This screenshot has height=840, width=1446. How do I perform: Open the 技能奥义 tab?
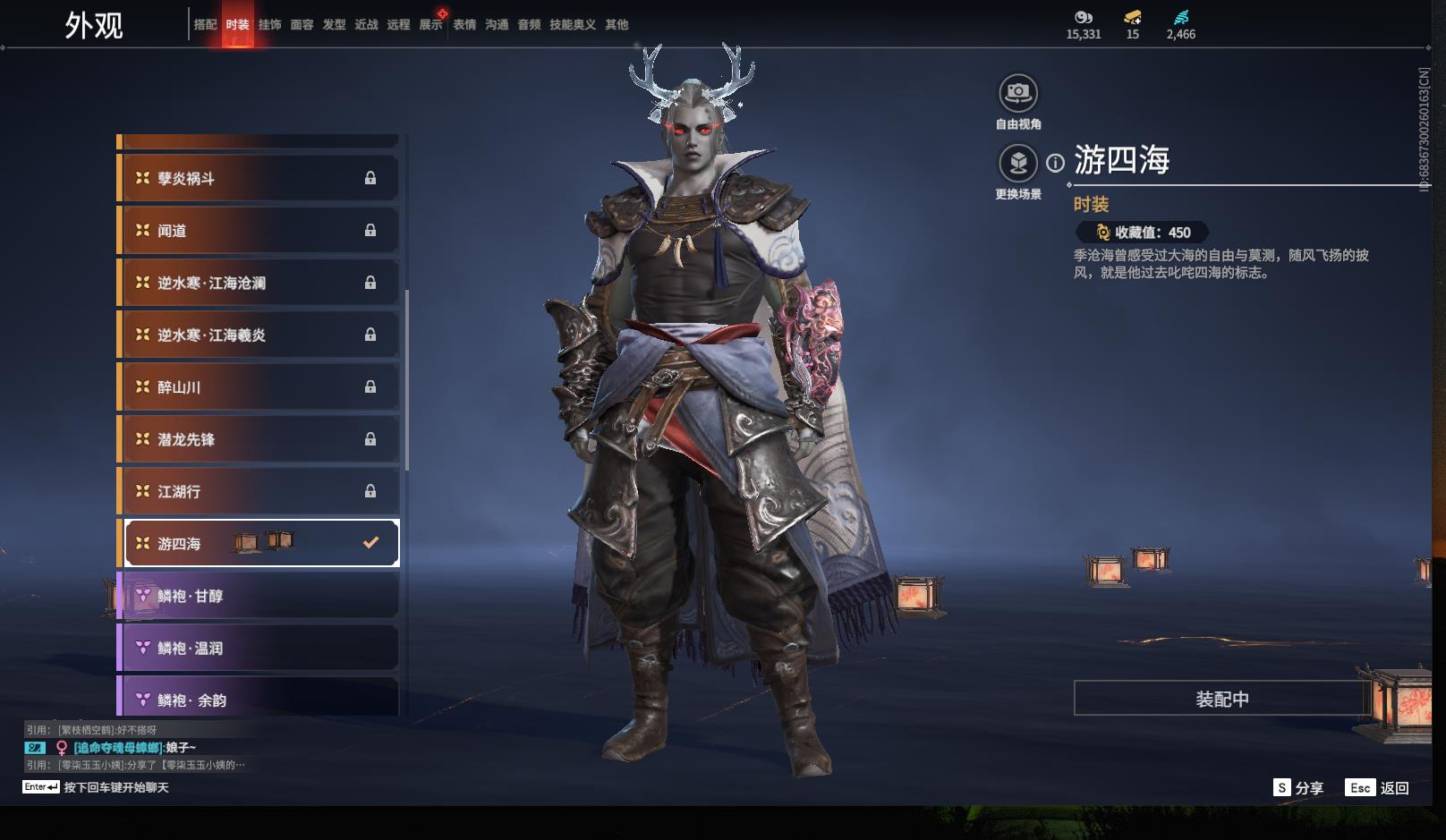coord(572,25)
